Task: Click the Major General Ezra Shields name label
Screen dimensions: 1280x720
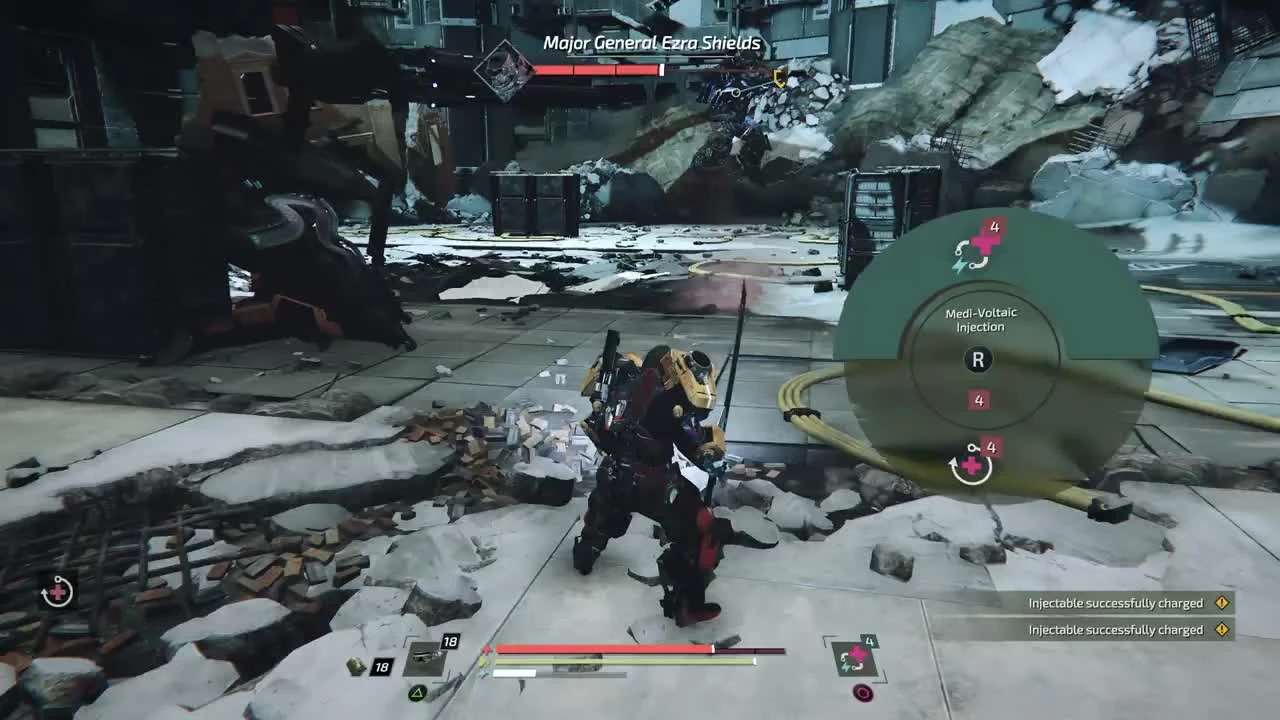Action: pyautogui.click(x=650, y=44)
